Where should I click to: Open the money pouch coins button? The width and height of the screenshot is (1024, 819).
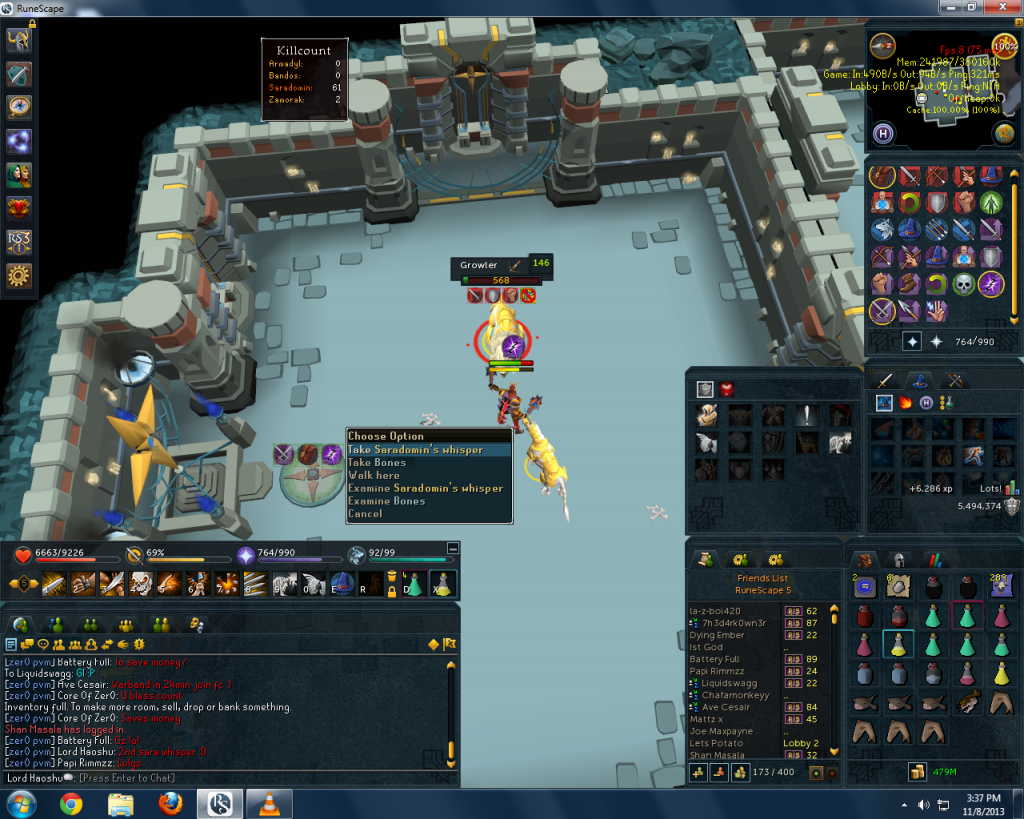pyautogui.click(x=916, y=771)
